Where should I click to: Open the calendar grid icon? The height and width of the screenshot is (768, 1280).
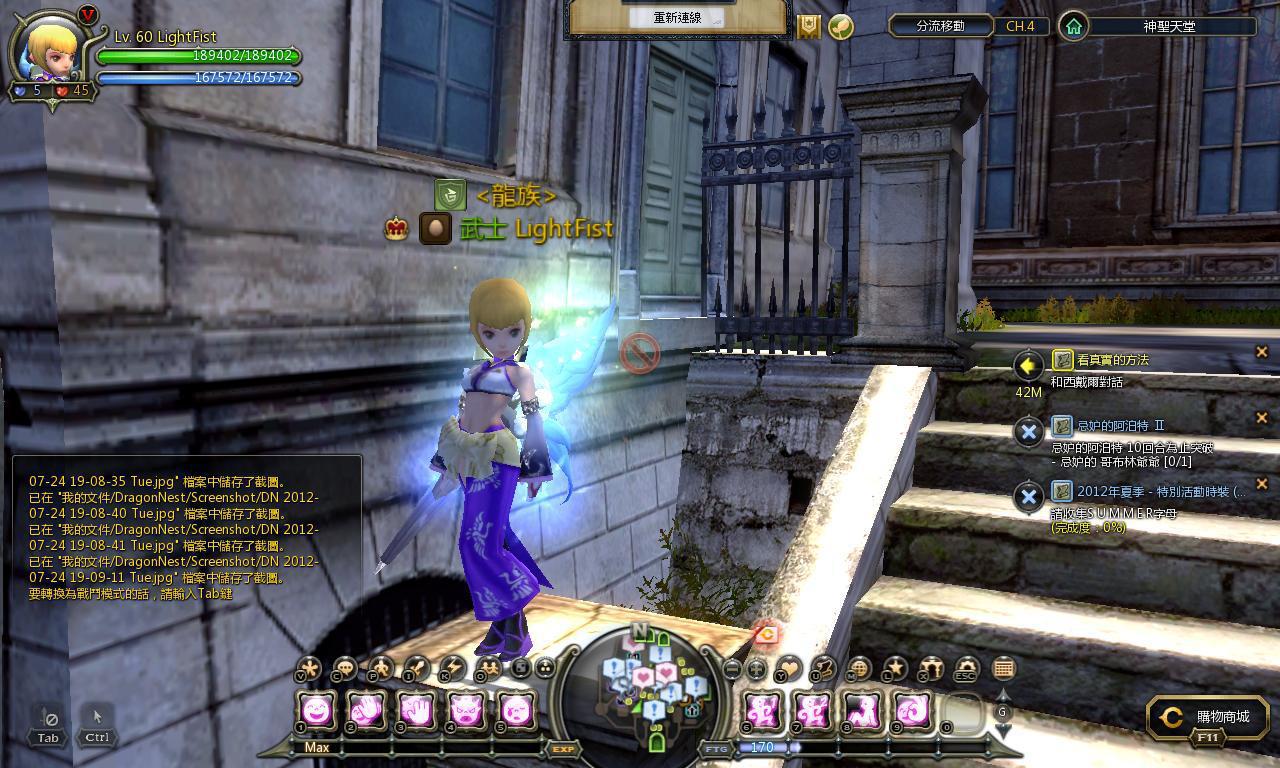click(1003, 668)
